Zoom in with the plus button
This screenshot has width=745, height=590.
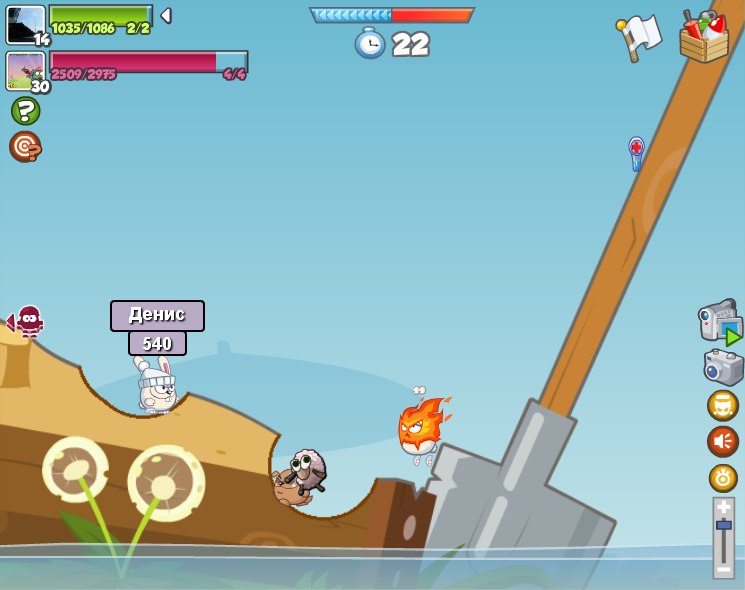tap(723, 507)
